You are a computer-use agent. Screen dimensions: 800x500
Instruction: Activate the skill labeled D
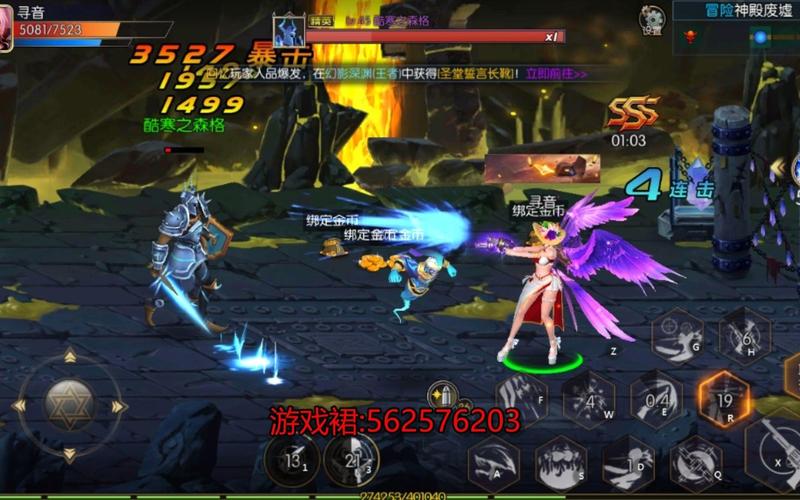click(628, 463)
